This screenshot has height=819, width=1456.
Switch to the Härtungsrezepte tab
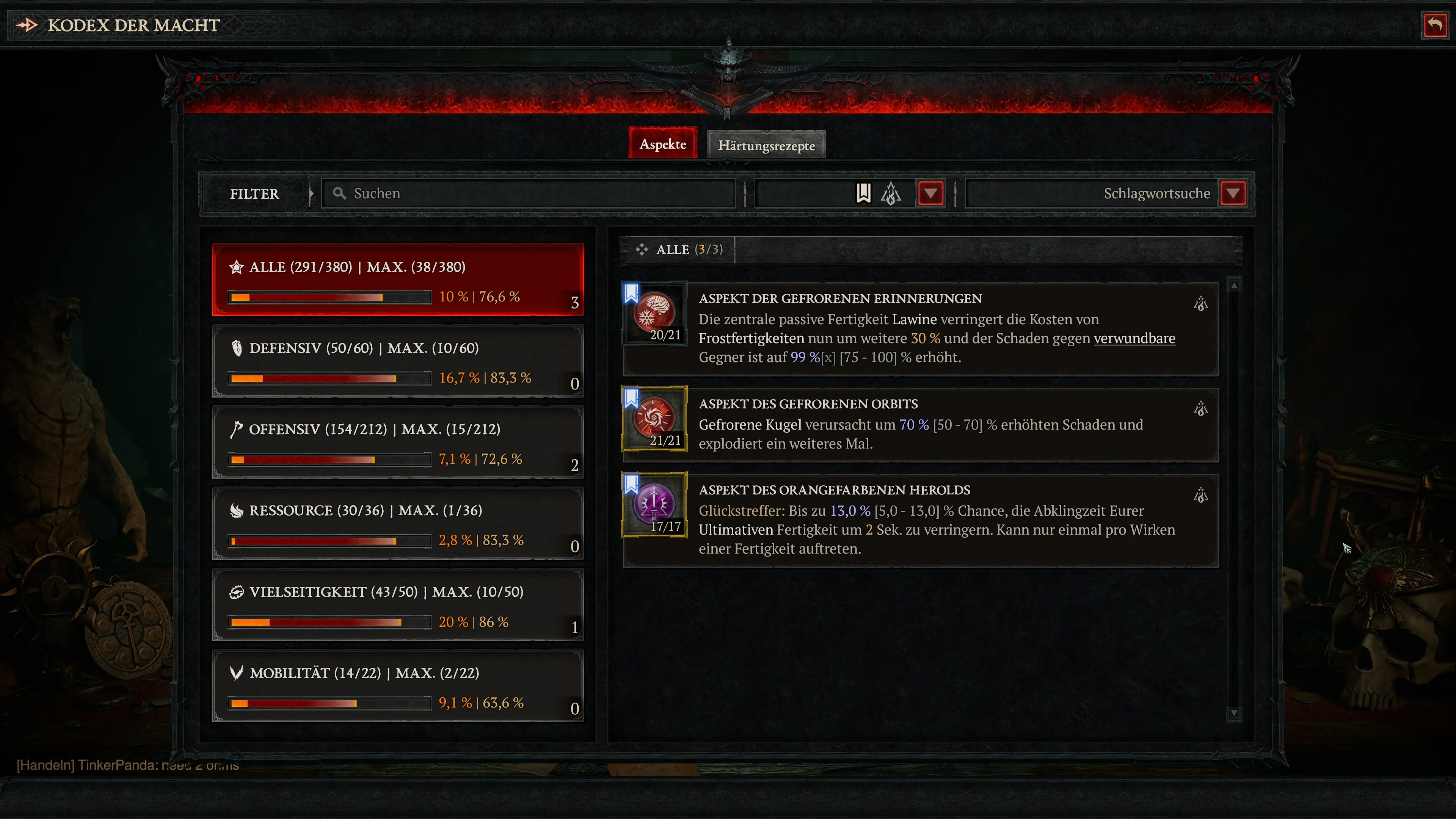pyautogui.click(x=766, y=145)
